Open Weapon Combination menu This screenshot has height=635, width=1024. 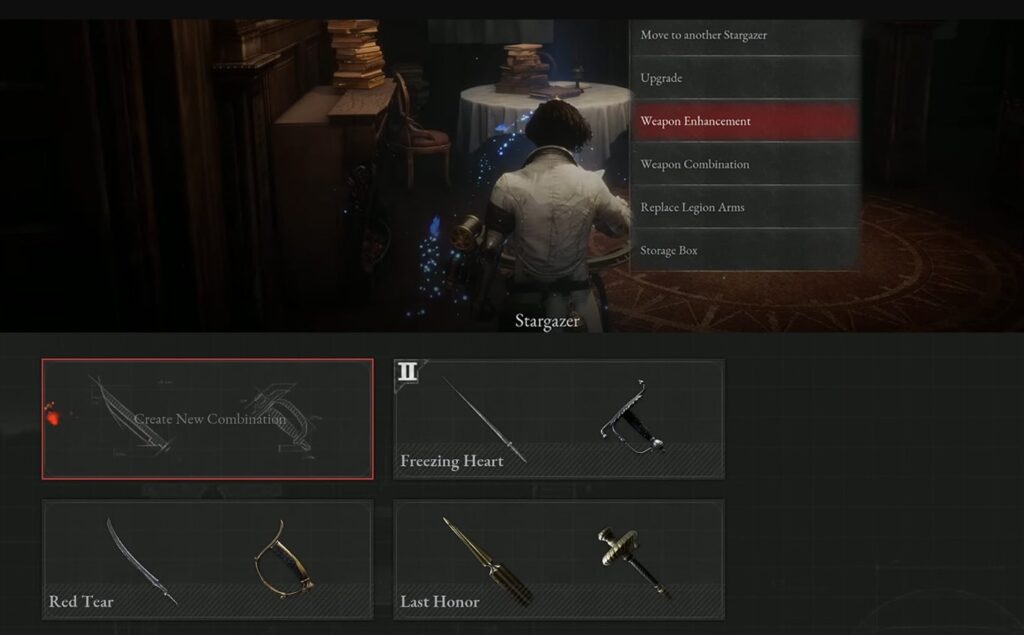click(x=745, y=164)
